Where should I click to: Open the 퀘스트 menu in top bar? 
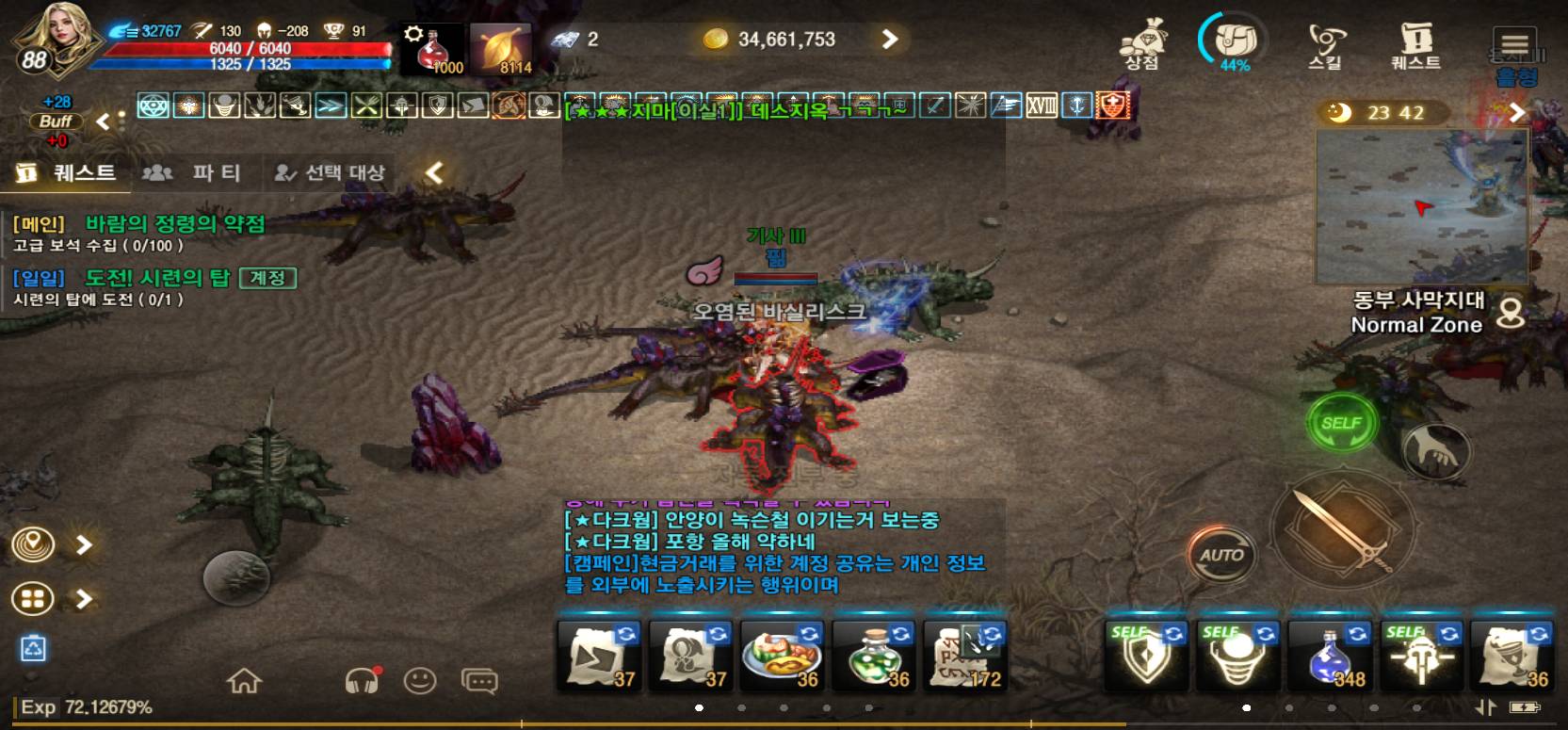pyautogui.click(x=1415, y=45)
